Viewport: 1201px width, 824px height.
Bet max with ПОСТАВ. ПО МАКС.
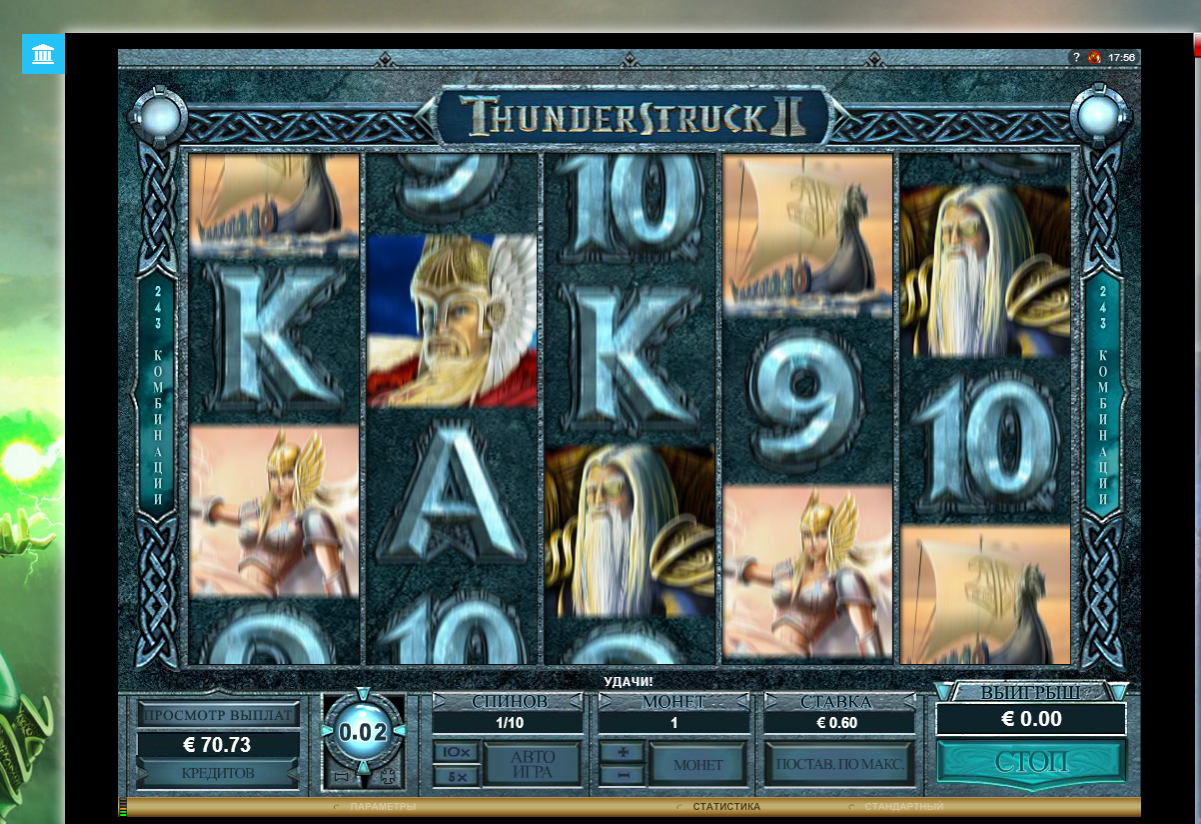click(x=839, y=764)
